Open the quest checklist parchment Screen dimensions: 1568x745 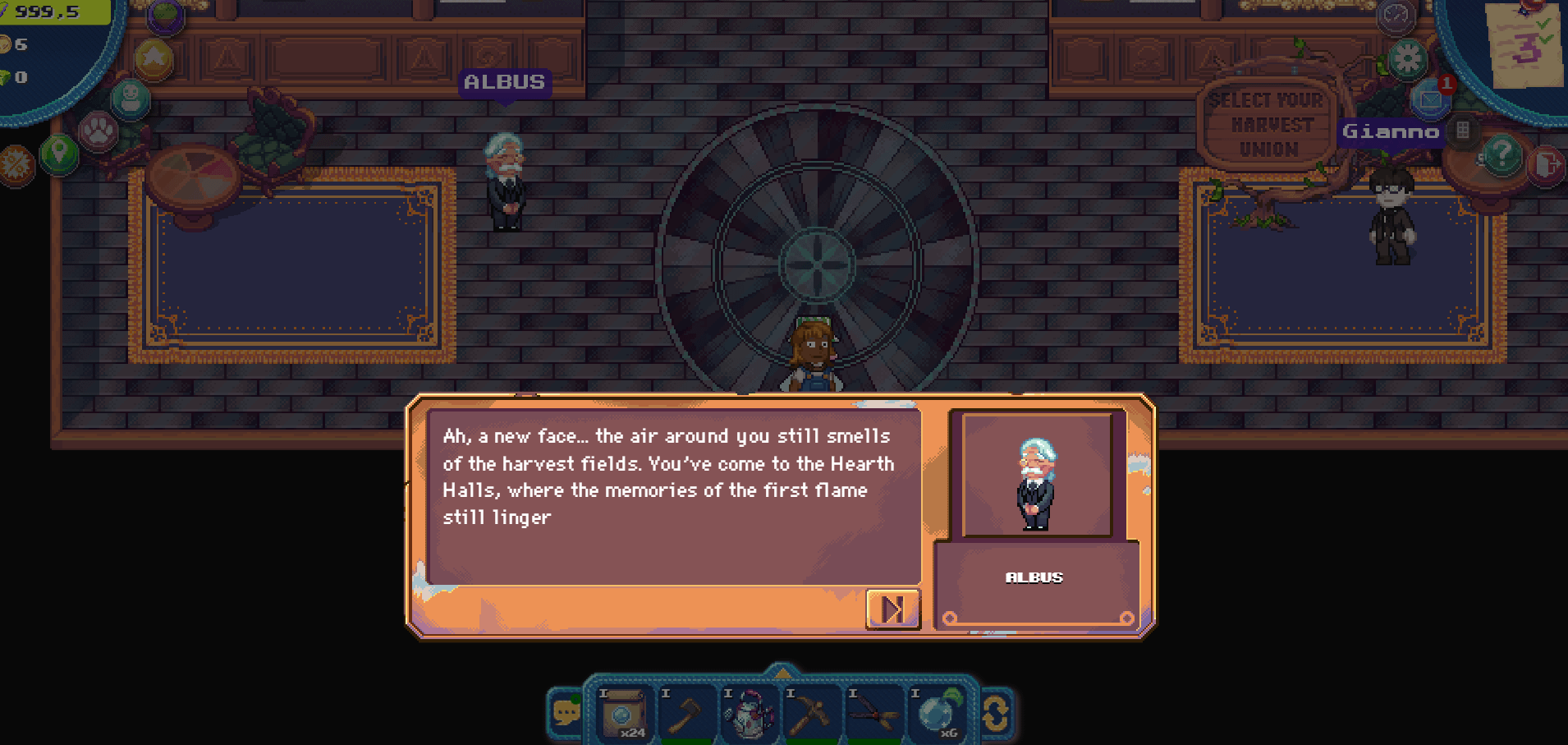(1525, 45)
